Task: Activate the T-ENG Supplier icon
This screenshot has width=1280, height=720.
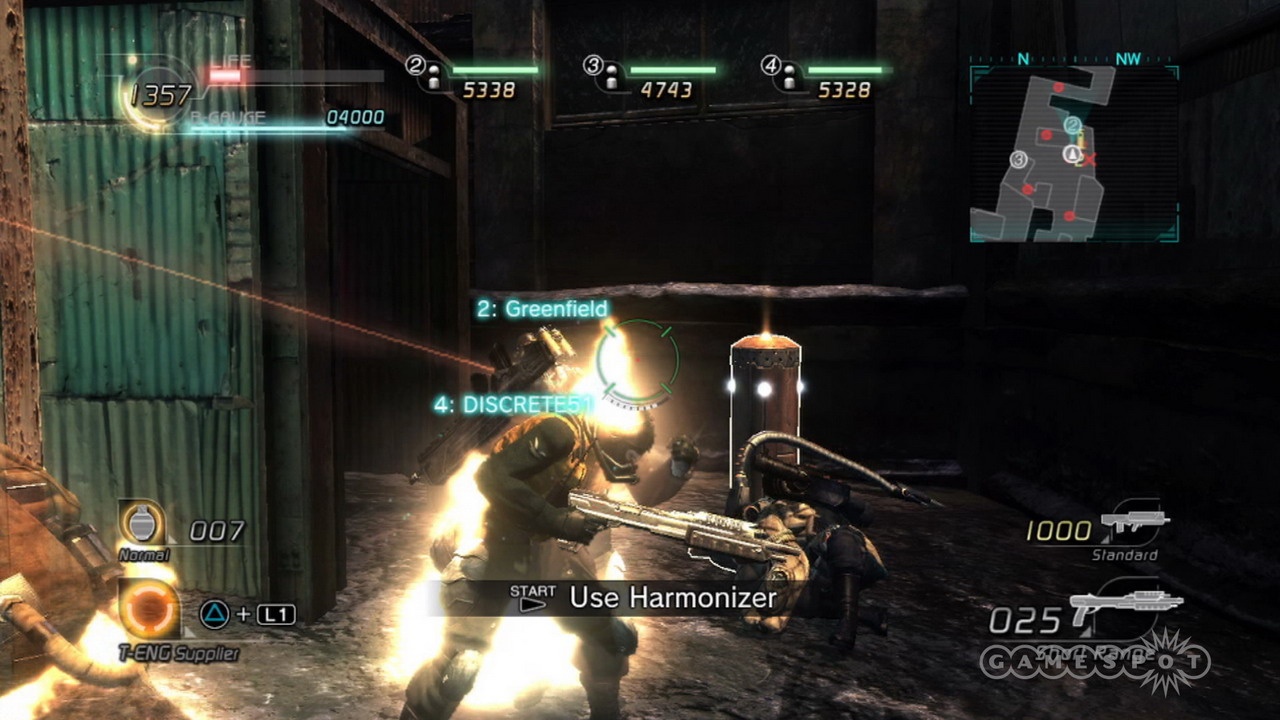Action: click(149, 610)
